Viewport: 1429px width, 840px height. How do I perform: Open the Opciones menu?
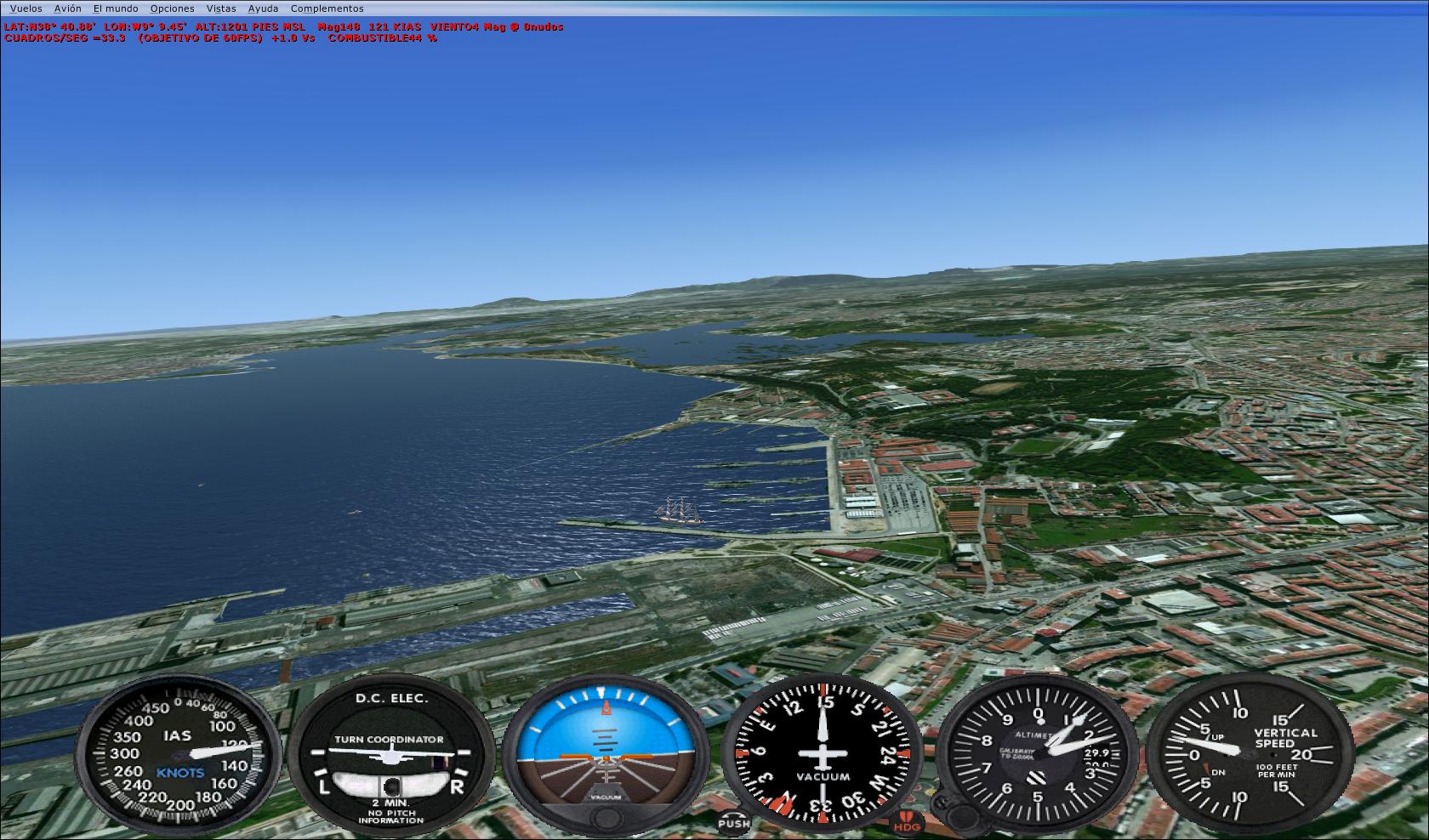[172, 9]
